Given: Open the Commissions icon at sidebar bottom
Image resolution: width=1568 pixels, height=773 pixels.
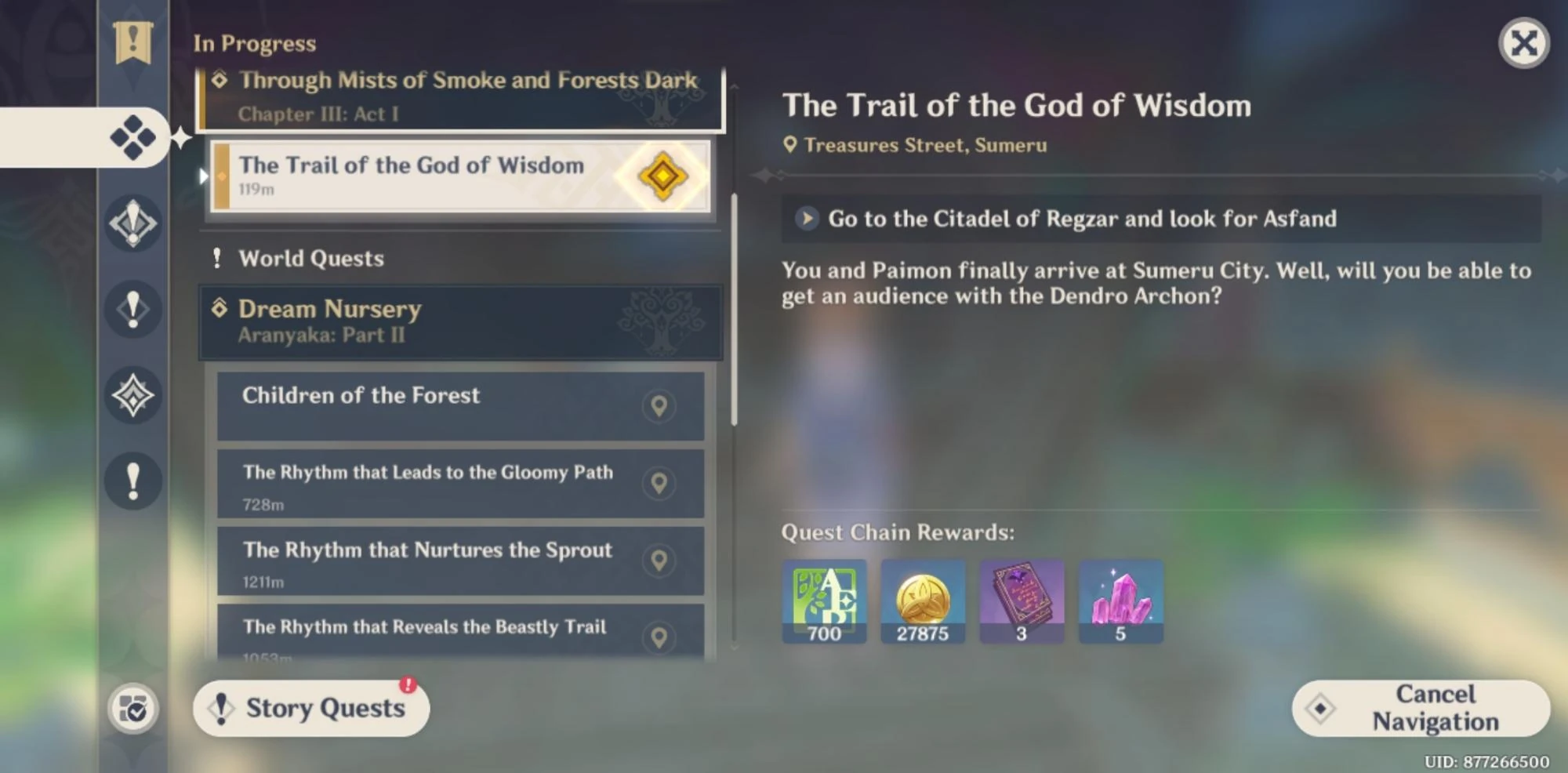Looking at the screenshot, I should (132, 709).
